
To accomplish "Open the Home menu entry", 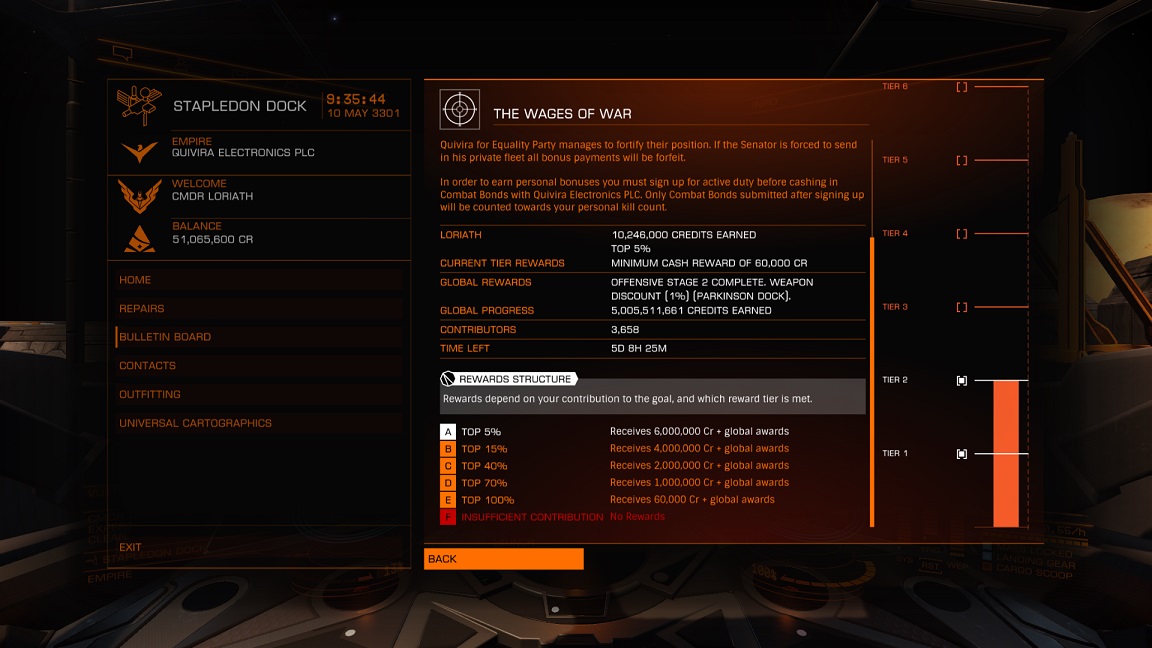I will tap(136, 280).
